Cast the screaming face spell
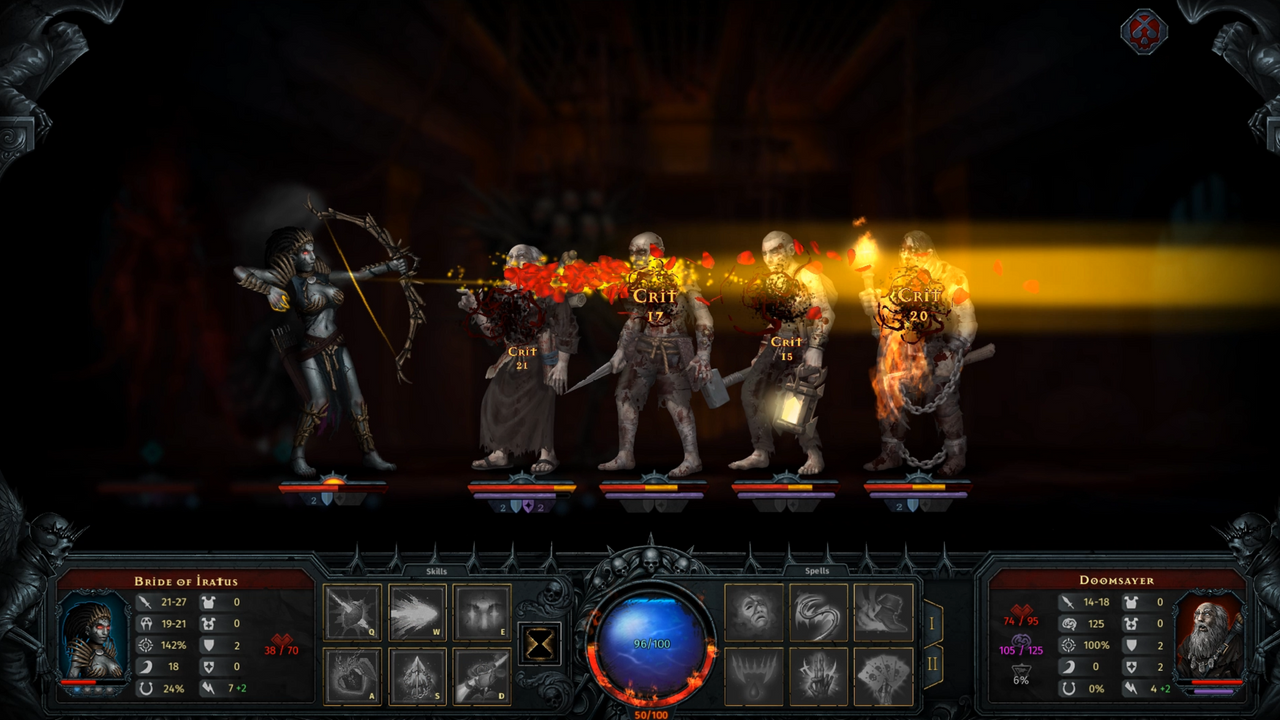Screen dimensions: 1280x720 (755, 612)
